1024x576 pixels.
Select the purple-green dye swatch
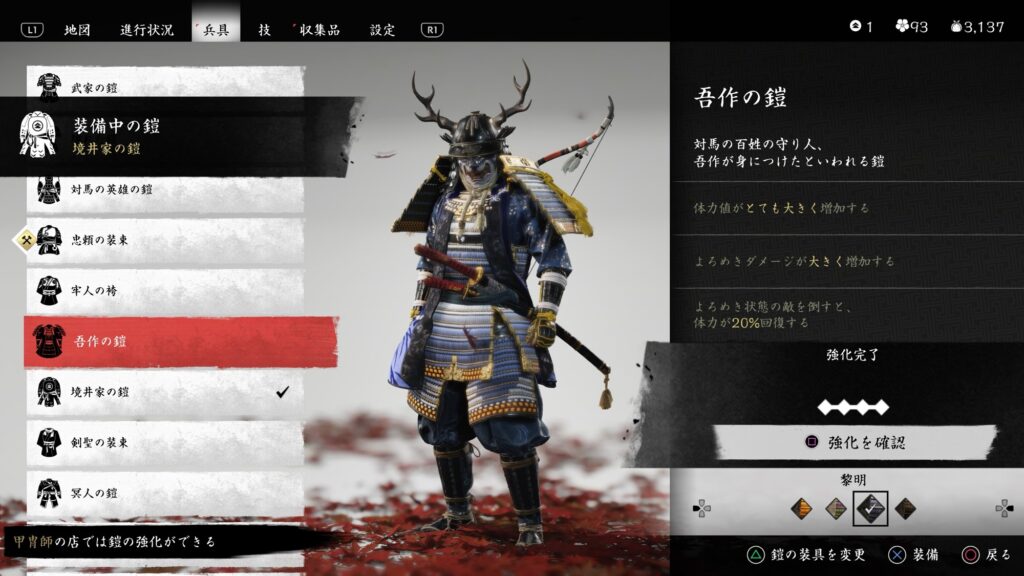pyautogui.click(x=836, y=509)
